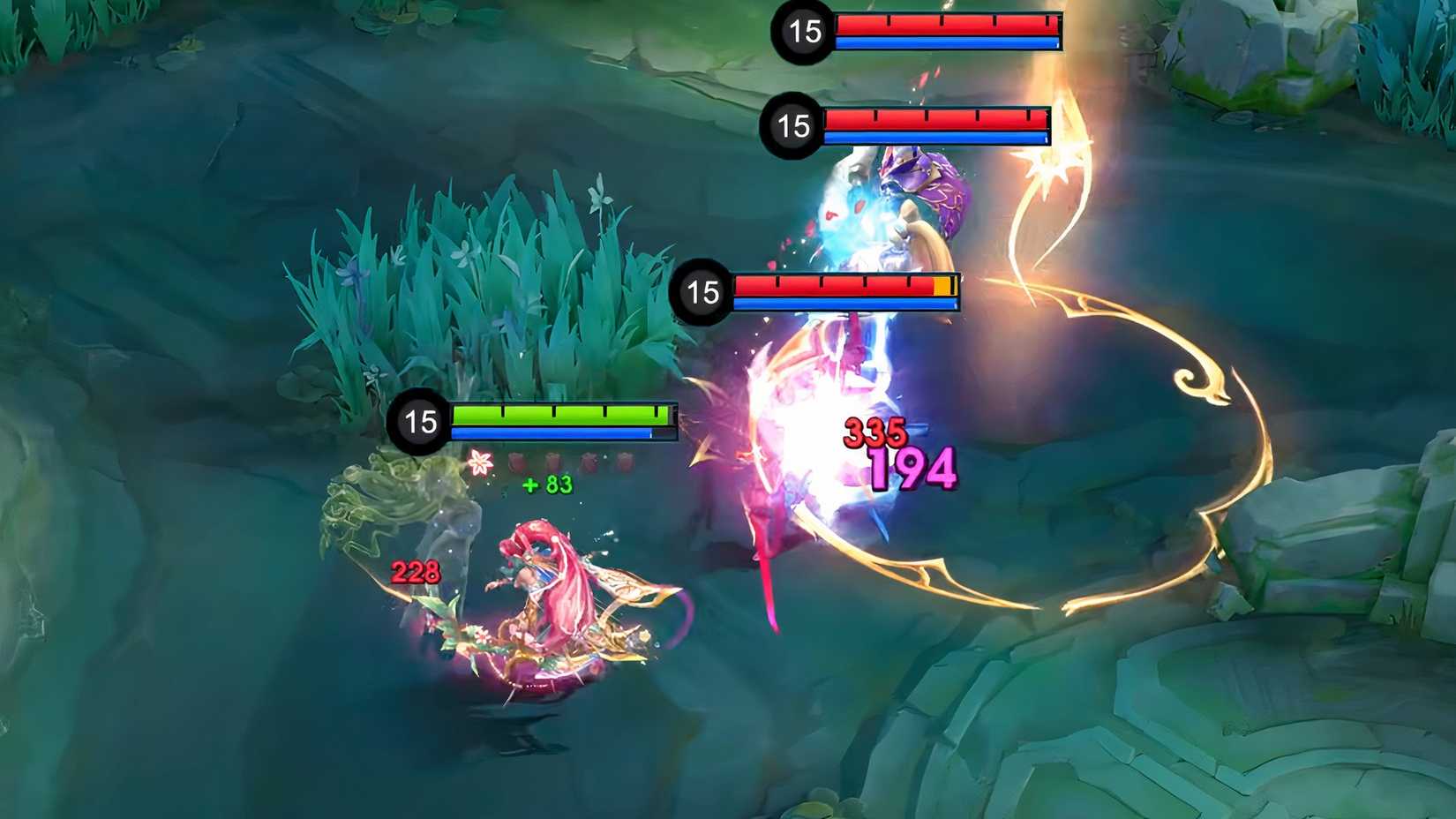
Task: Click the second enemy's blue mana bar
Action: click(x=931, y=139)
